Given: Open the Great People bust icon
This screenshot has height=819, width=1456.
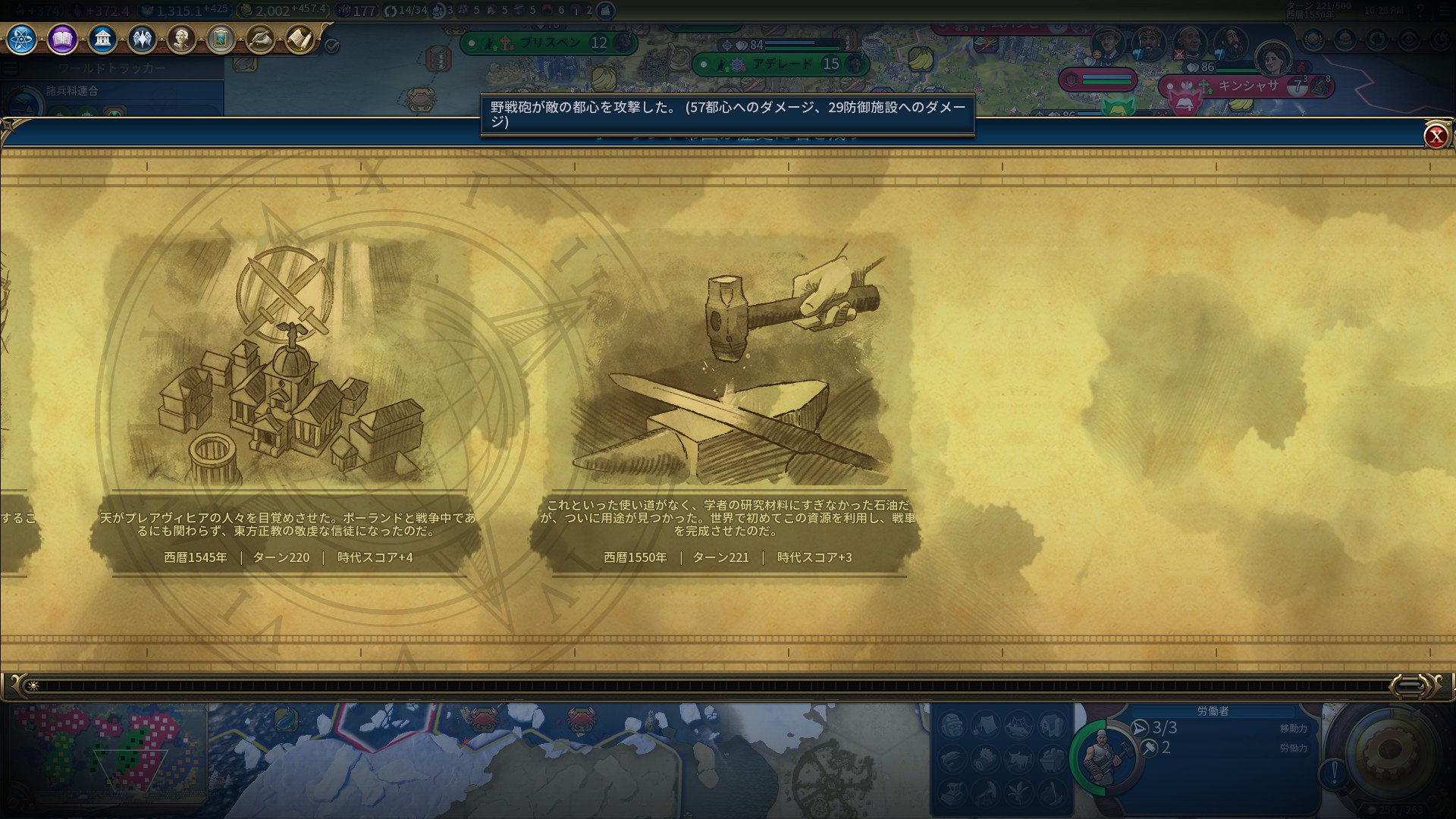Looking at the screenshot, I should coord(181,39).
